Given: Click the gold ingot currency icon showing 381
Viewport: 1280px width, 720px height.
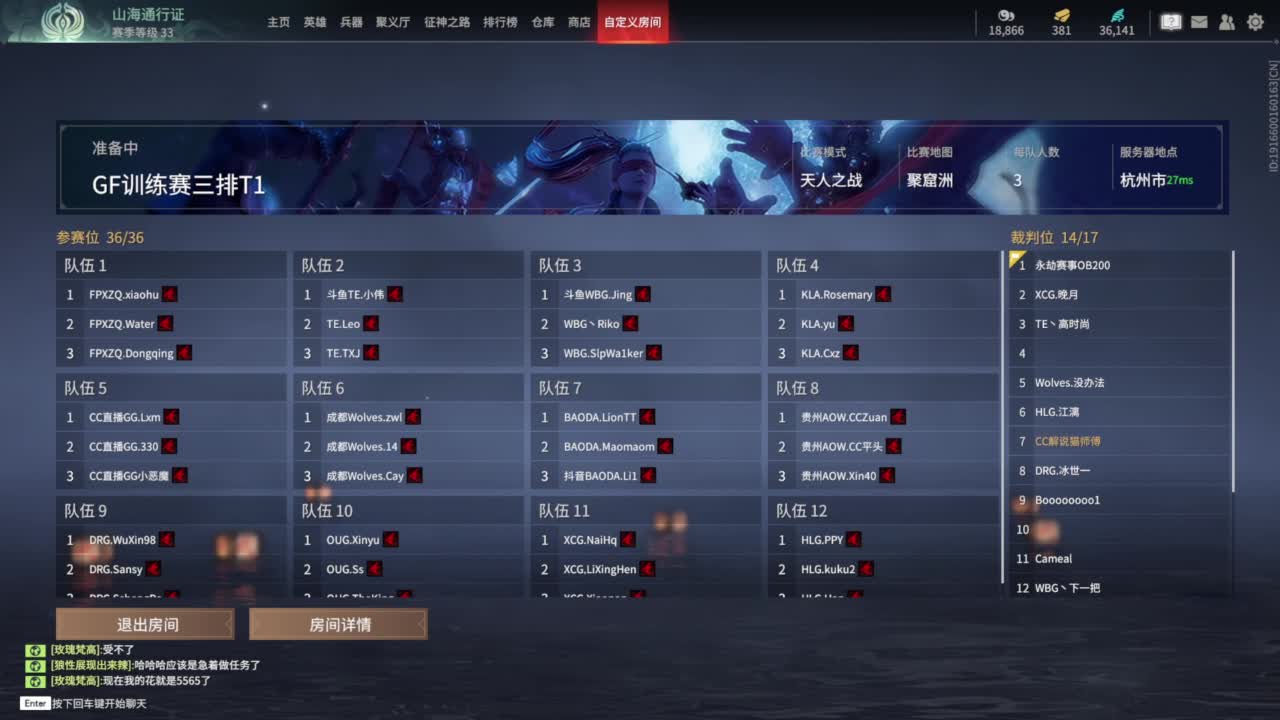Looking at the screenshot, I should click(1061, 17).
